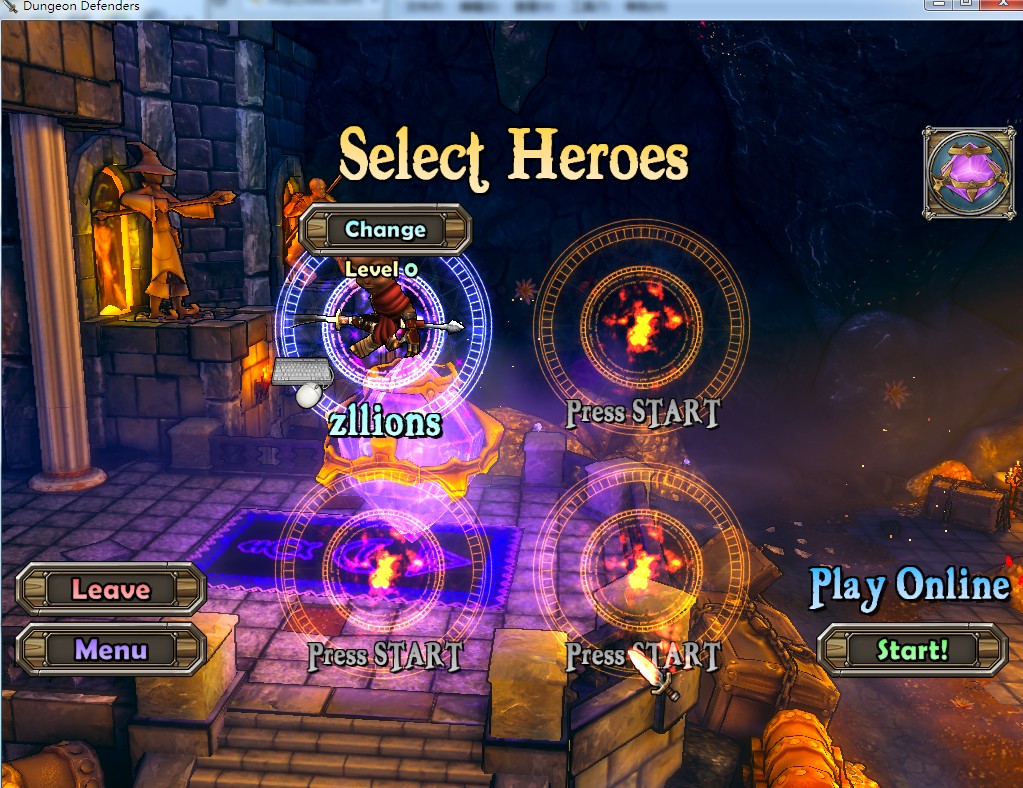Begin the game with the Start! button
1023x788 pixels.
912,651
